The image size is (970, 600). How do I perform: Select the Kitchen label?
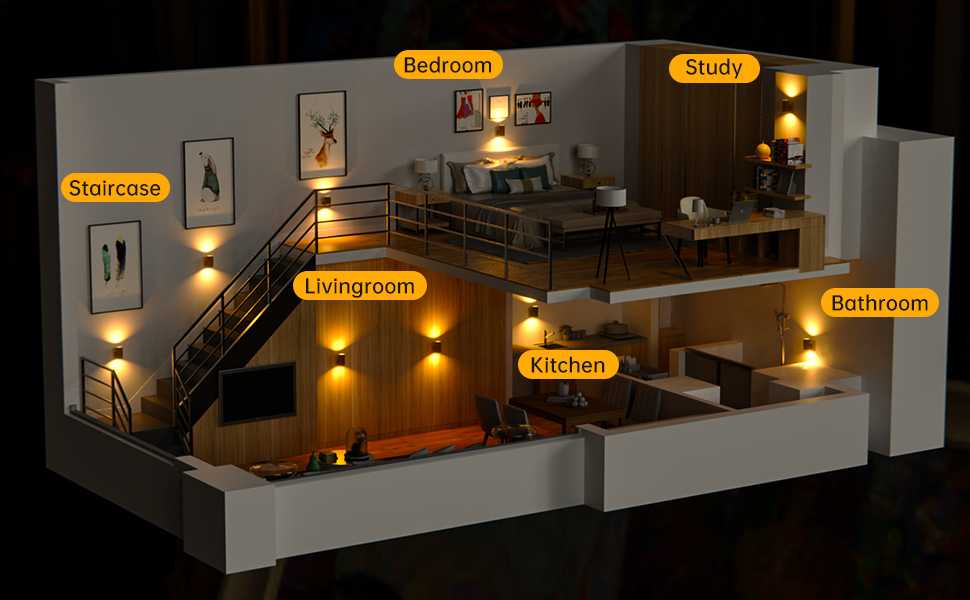[x=568, y=365]
